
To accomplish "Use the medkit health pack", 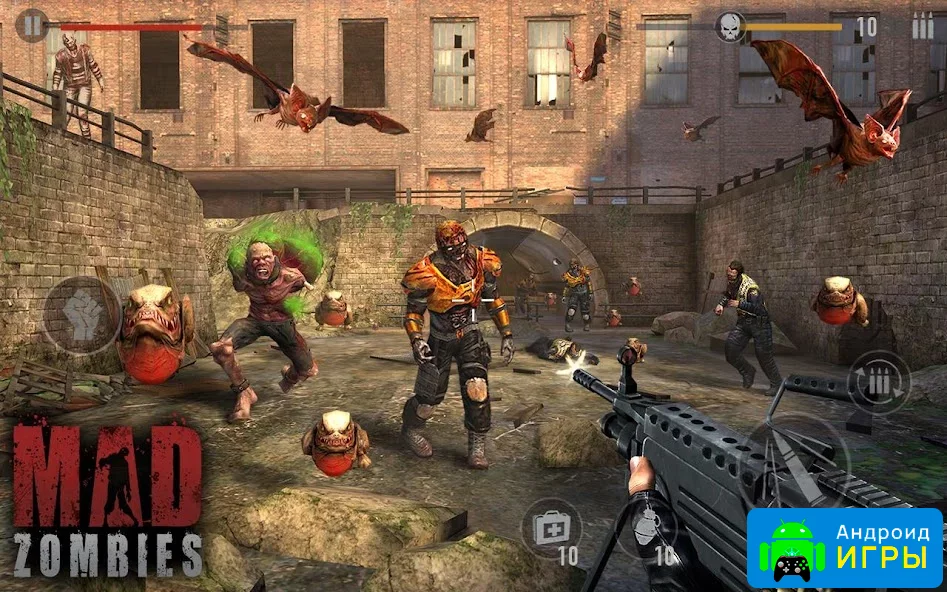I will [551, 528].
